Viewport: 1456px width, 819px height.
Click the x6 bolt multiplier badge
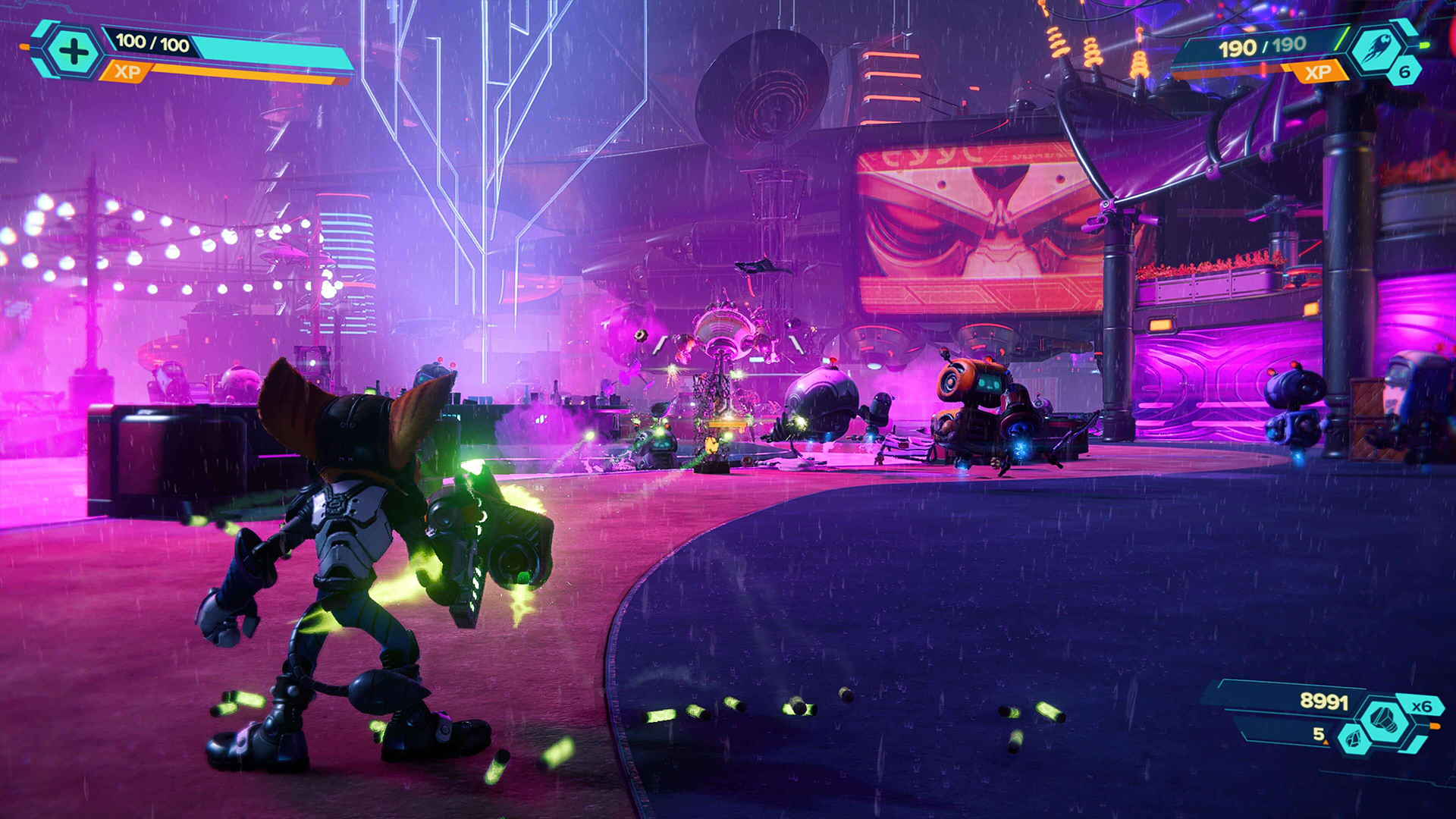[x=1421, y=706]
